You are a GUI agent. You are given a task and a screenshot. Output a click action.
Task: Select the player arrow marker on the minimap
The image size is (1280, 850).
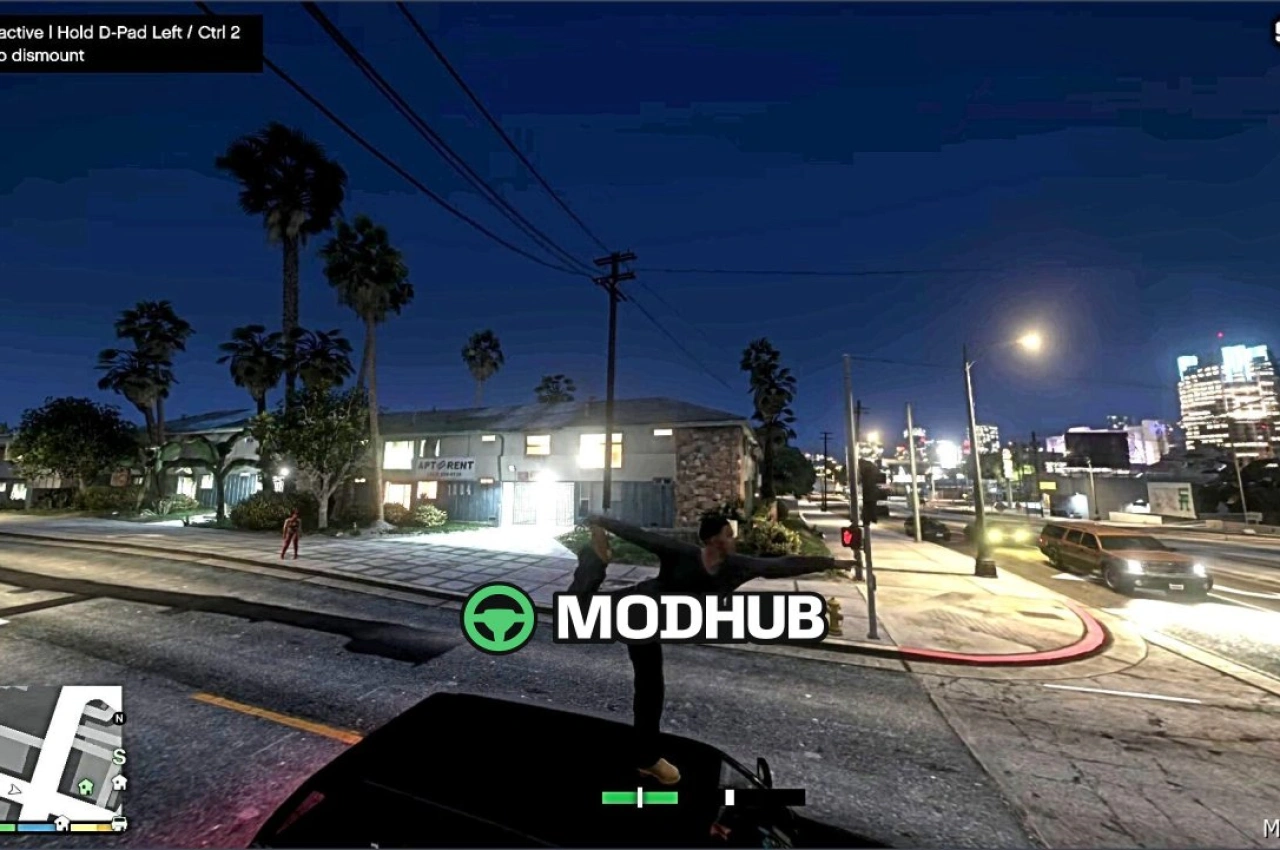tap(15, 790)
